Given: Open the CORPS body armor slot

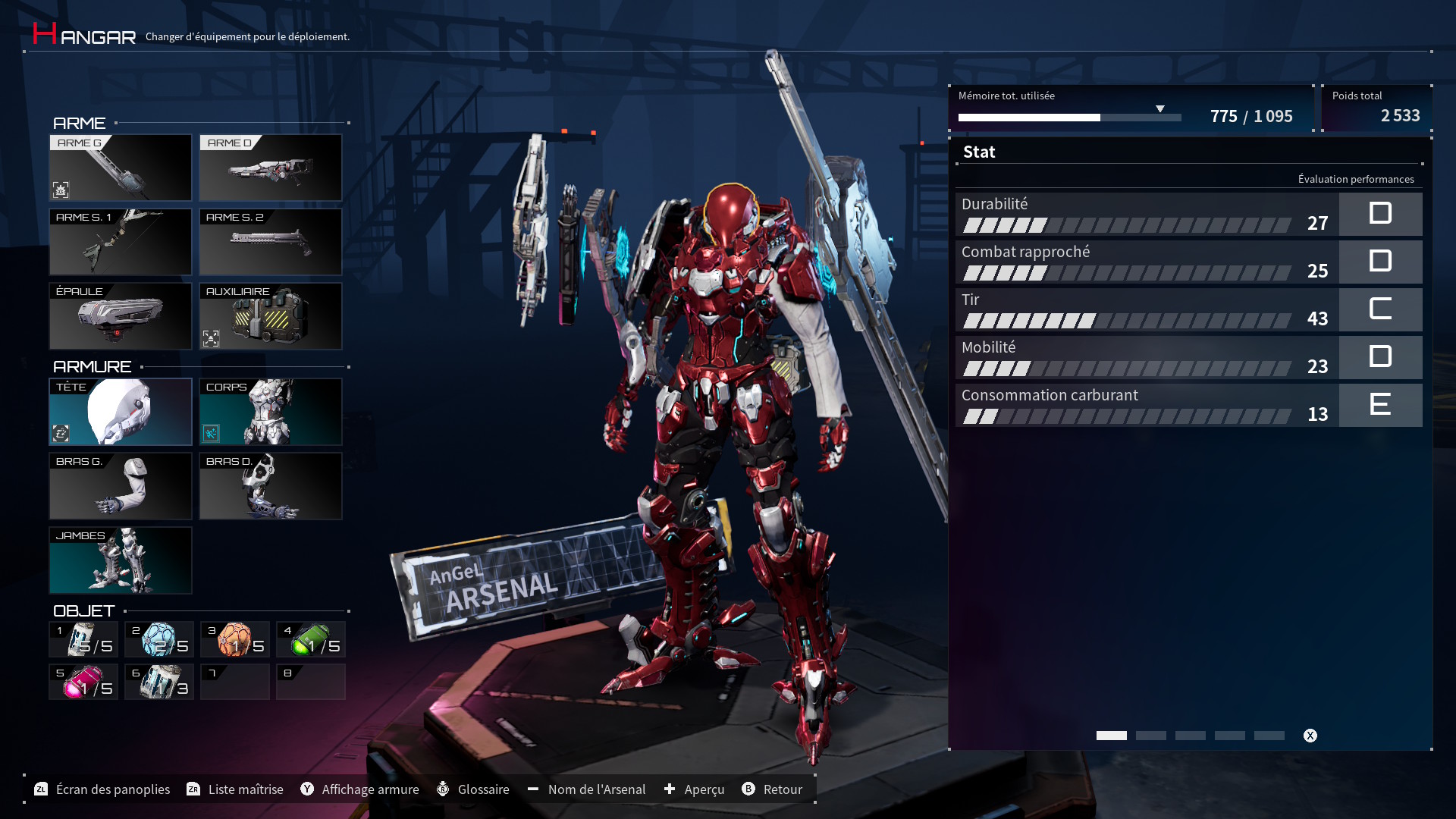Looking at the screenshot, I should 271,412.
